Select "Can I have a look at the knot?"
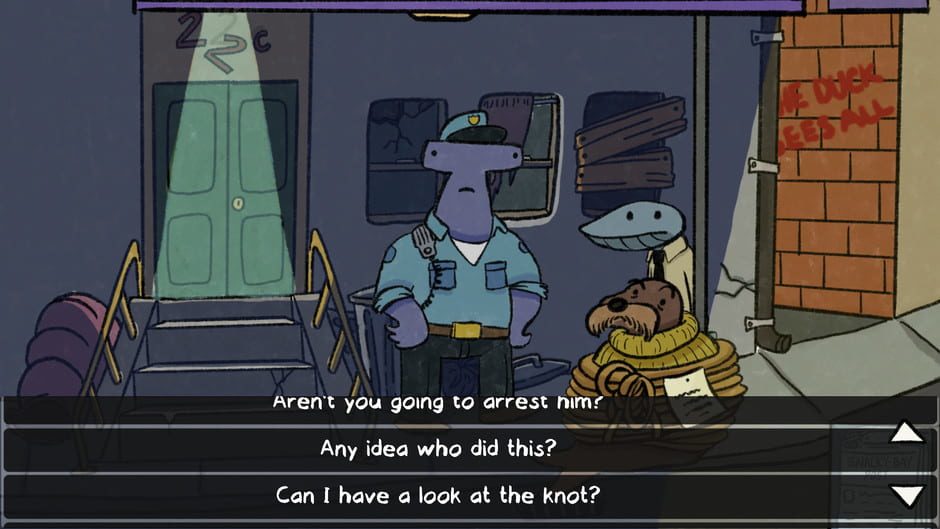 pos(438,494)
